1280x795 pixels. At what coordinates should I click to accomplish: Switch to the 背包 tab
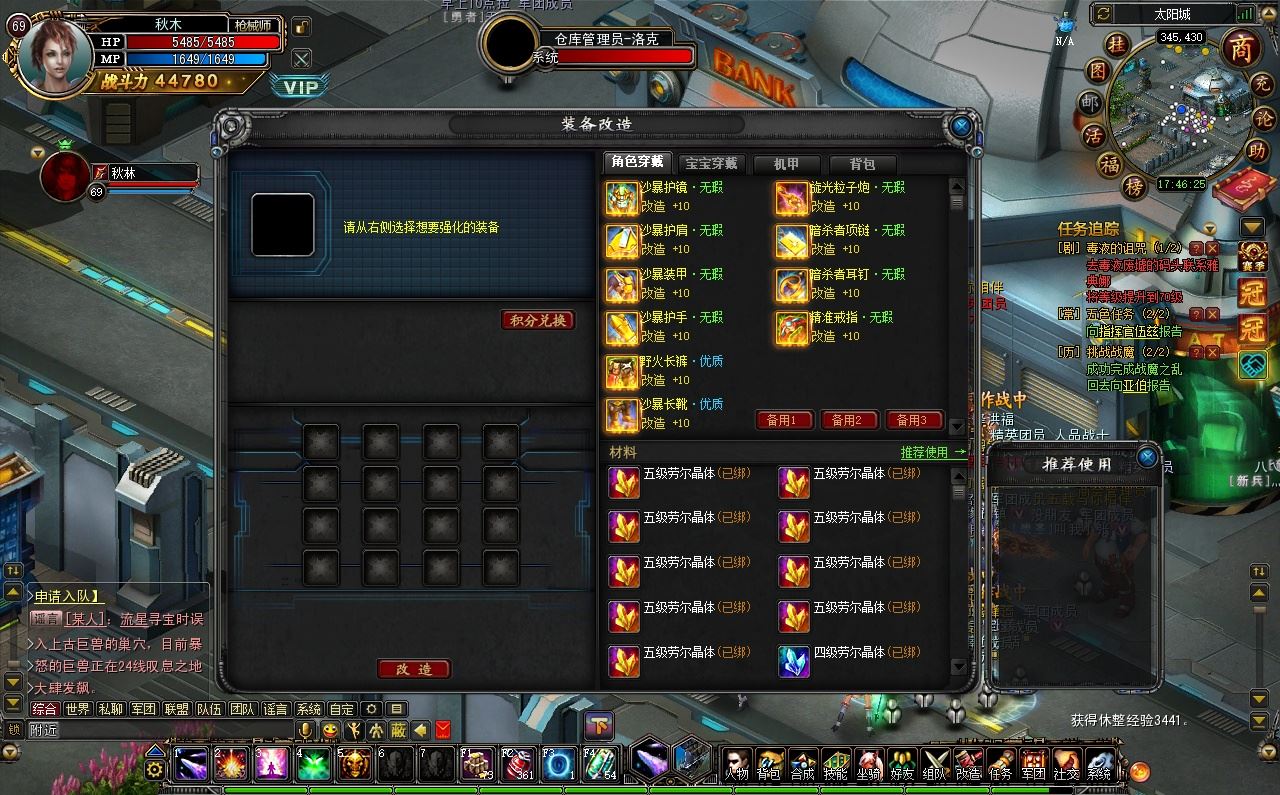tap(862, 164)
